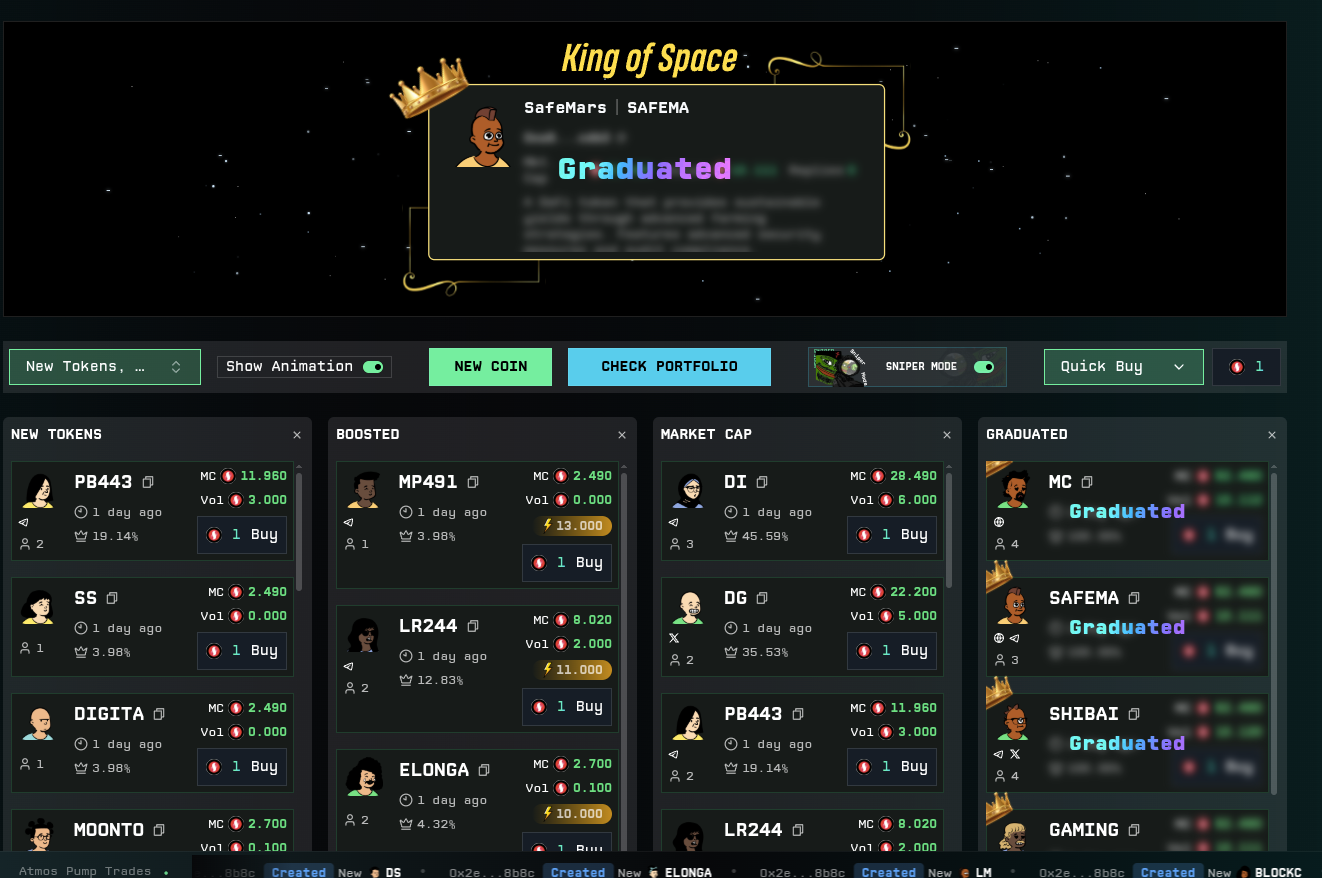Close the BOOSTED panel
1322x878 pixels.
pyautogui.click(x=621, y=435)
